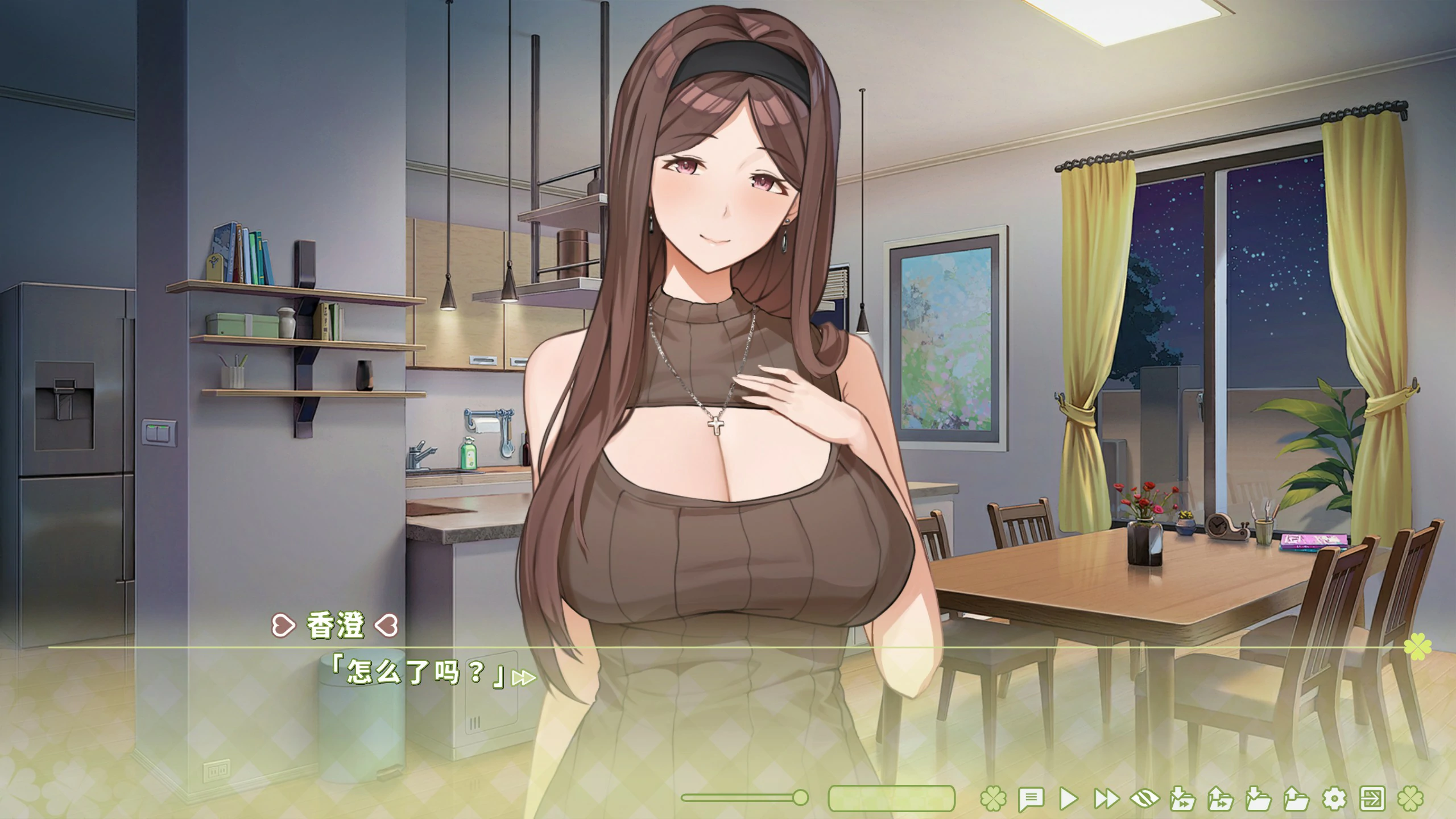Activate skip with the double-arrow fast-forward button
Screen dimensions: 1456x819
pyautogui.click(x=1106, y=799)
